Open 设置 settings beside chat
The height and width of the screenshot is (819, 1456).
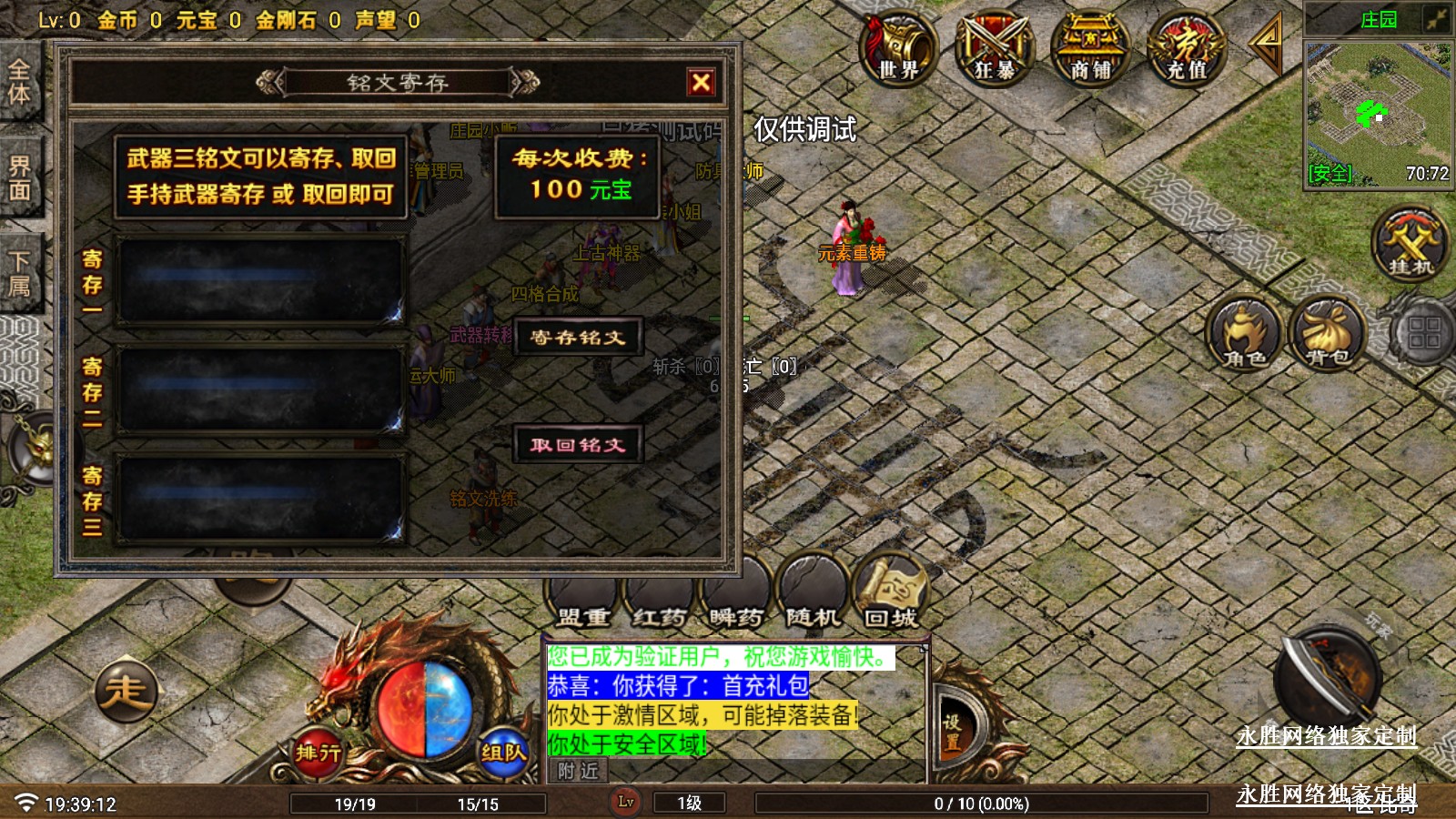tap(952, 732)
